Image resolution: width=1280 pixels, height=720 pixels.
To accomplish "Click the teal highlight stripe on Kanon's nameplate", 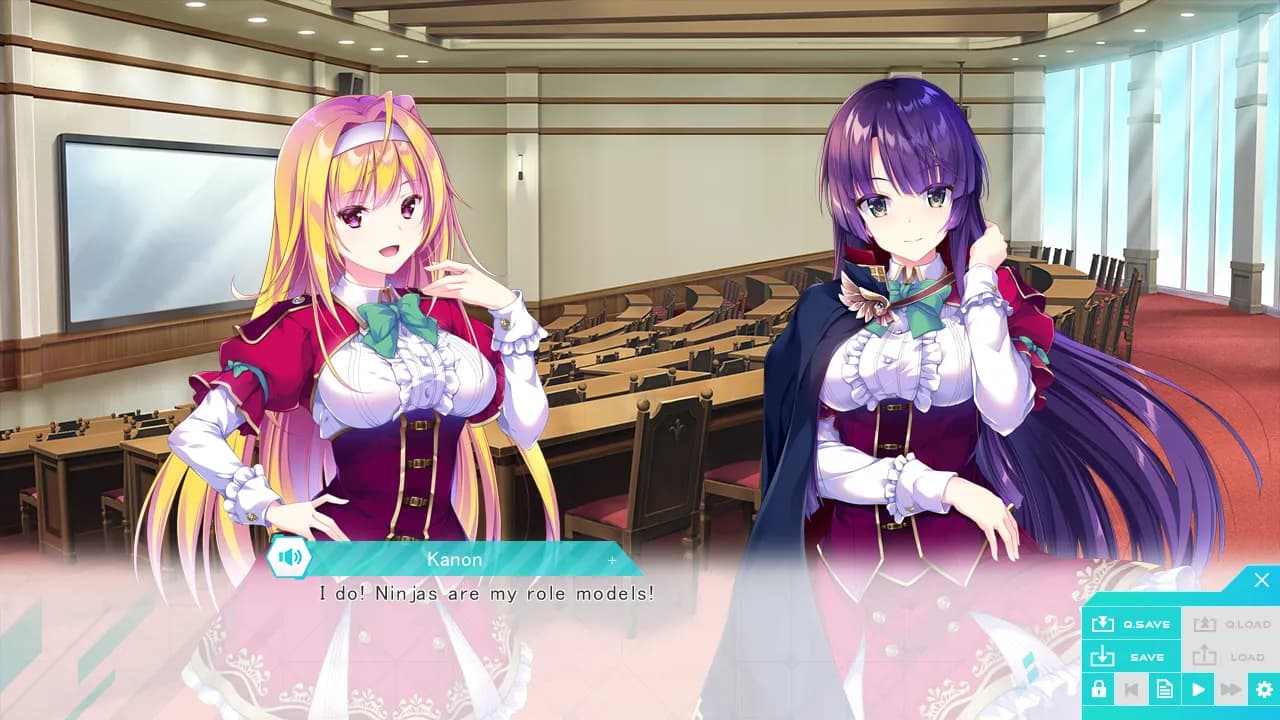I will coord(400,559).
